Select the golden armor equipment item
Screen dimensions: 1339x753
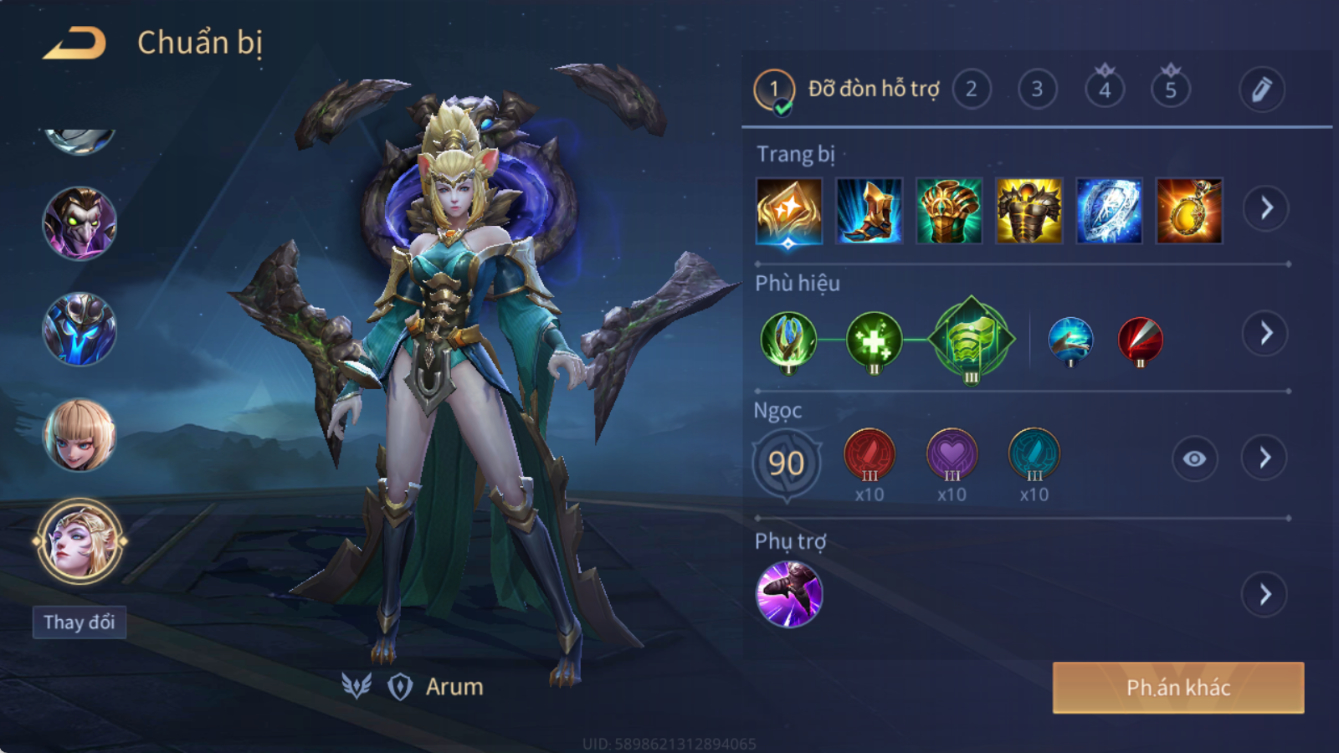click(1029, 211)
